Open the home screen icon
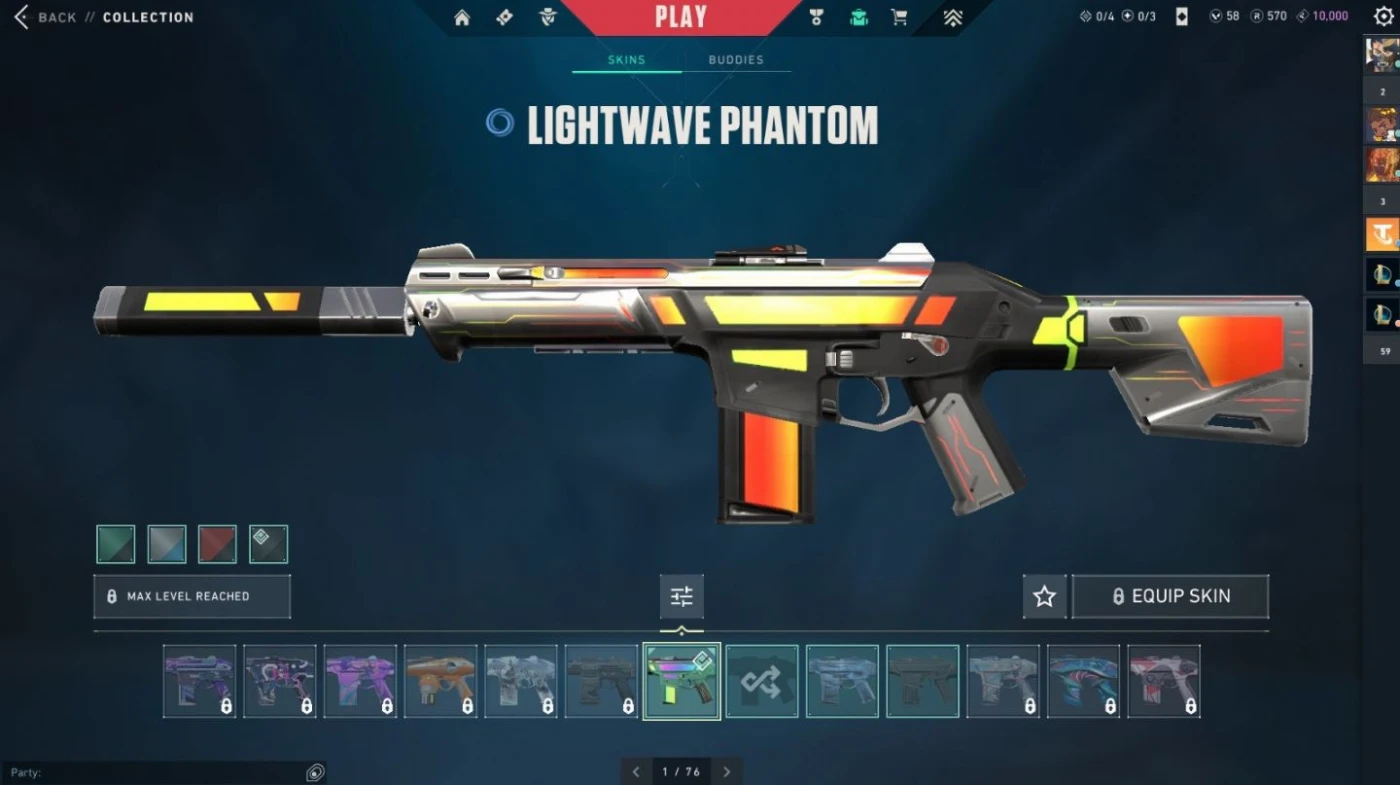The image size is (1400, 785). pyautogui.click(x=462, y=17)
